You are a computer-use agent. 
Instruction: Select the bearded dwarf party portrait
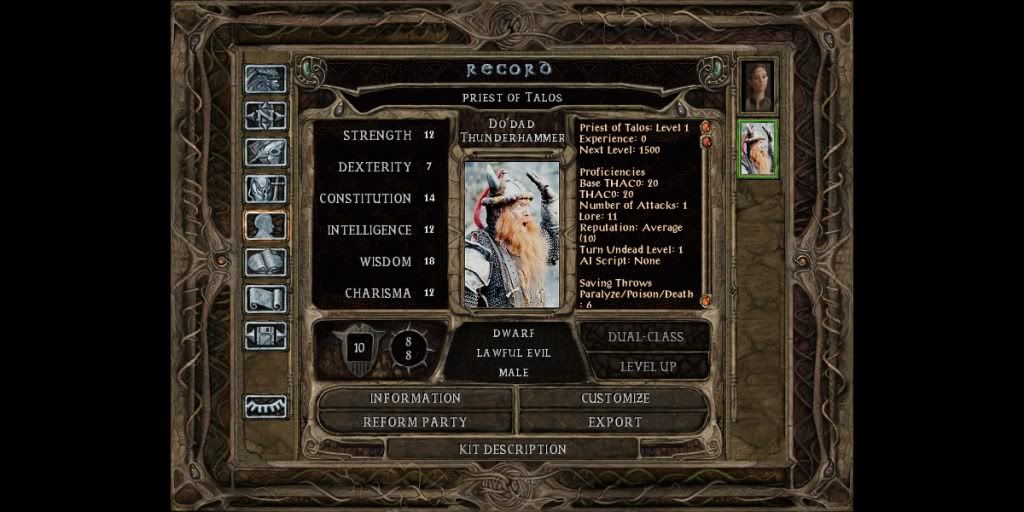pos(758,148)
